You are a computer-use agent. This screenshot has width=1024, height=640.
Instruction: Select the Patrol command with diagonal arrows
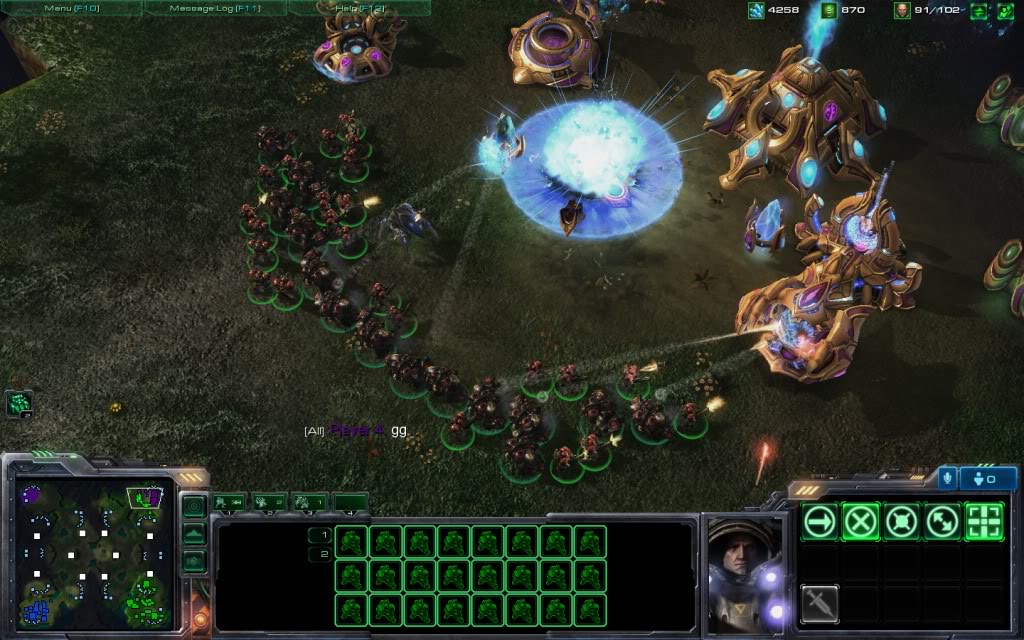942,521
